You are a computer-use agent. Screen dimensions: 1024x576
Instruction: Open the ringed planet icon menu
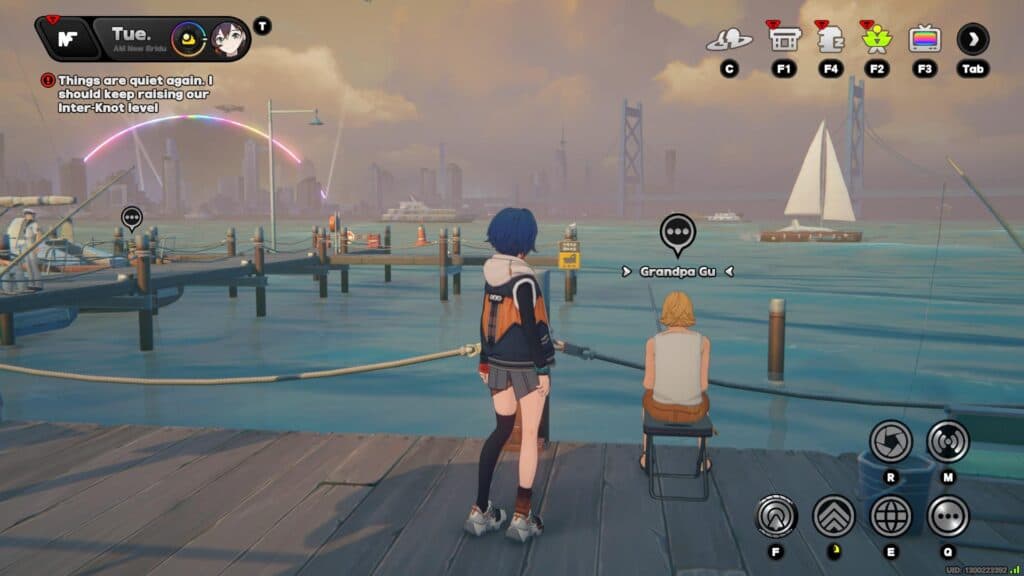(729, 40)
